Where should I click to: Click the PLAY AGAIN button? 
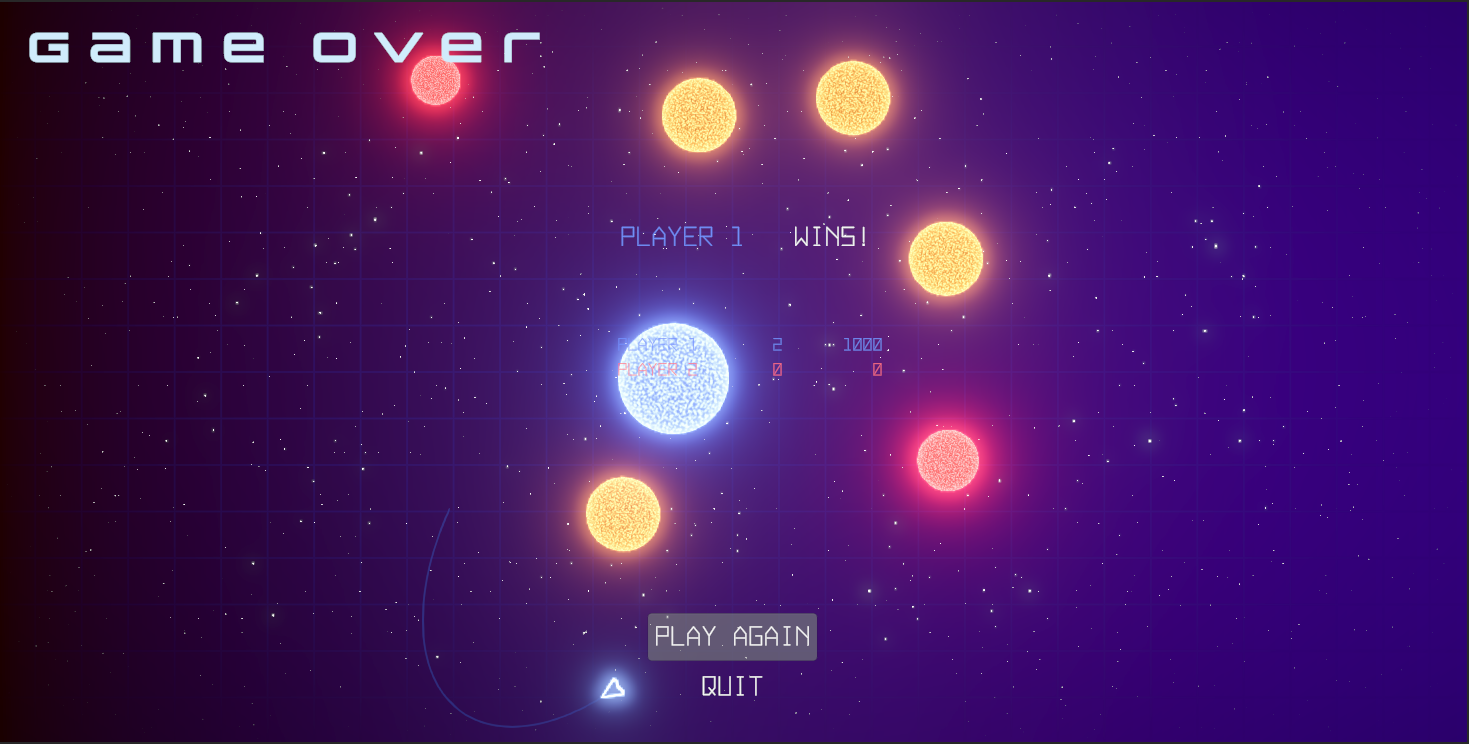pos(732,636)
